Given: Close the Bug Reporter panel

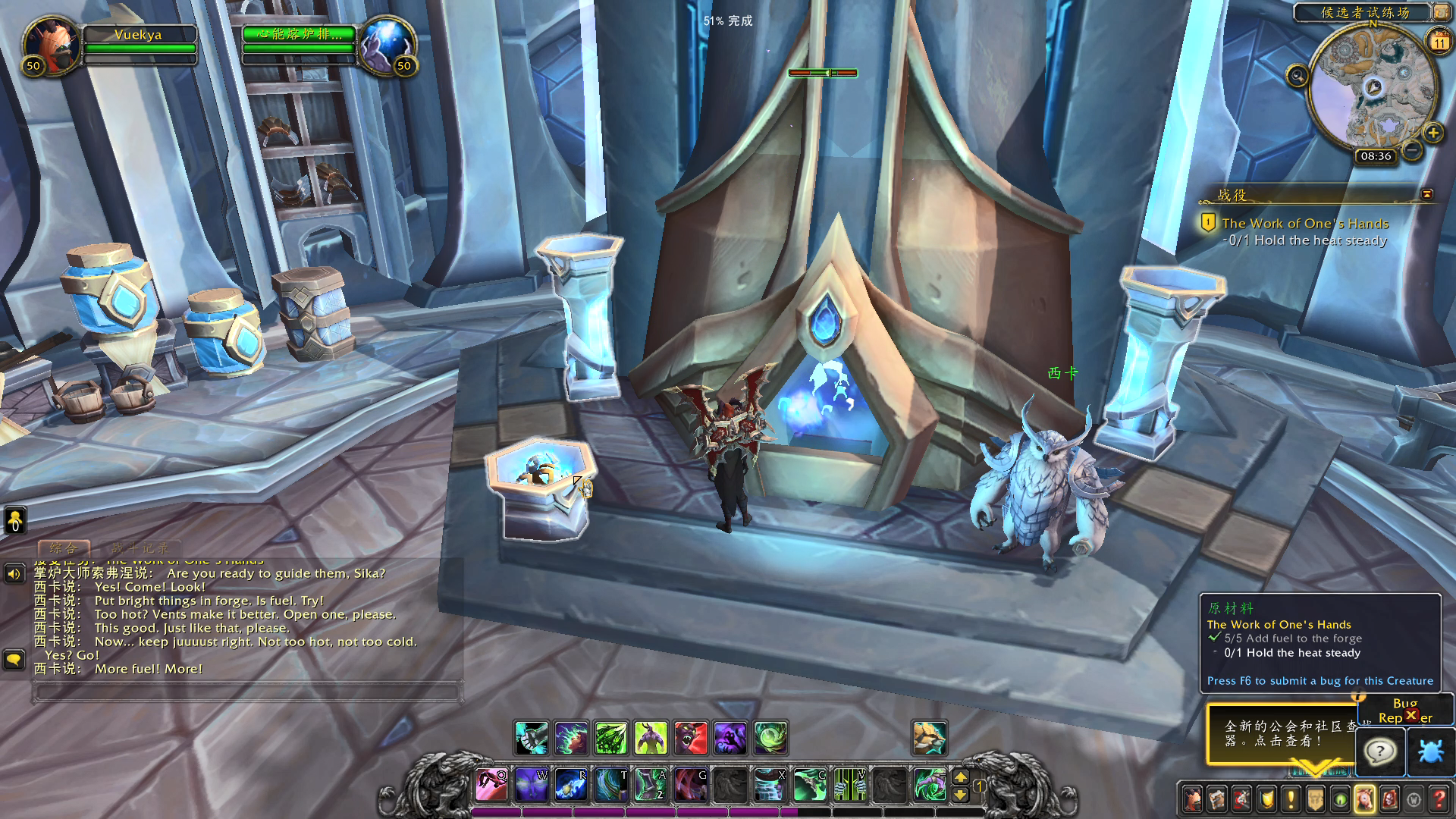Looking at the screenshot, I should (1410, 715).
